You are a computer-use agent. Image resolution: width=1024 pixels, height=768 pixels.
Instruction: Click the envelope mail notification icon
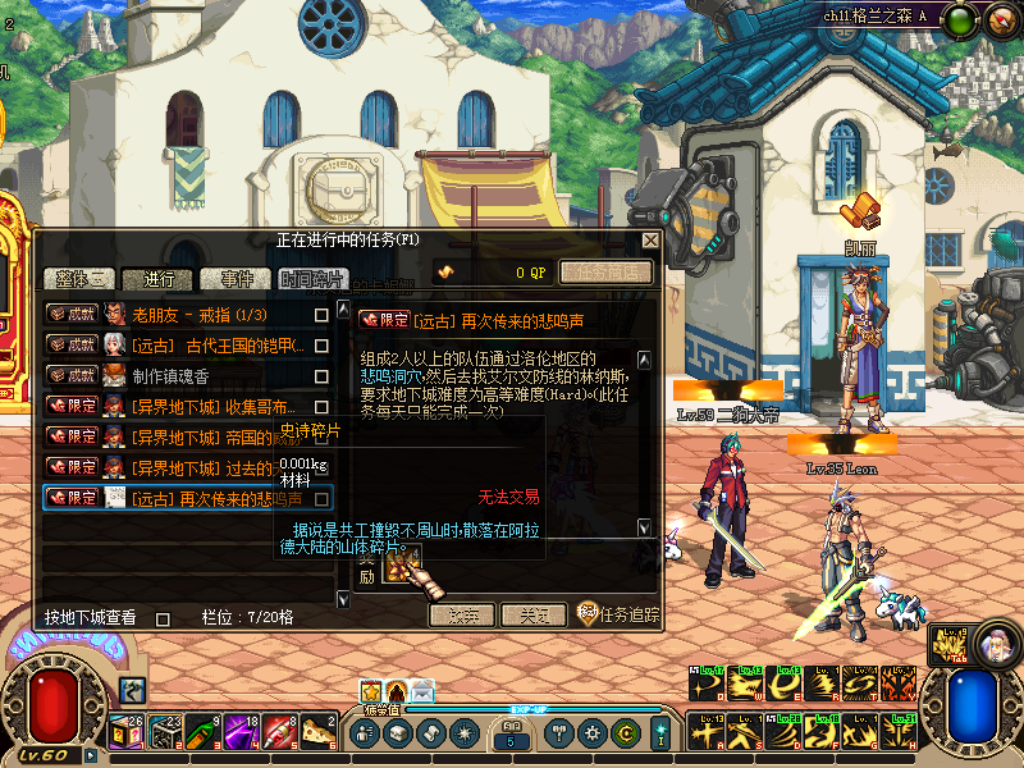tap(423, 690)
